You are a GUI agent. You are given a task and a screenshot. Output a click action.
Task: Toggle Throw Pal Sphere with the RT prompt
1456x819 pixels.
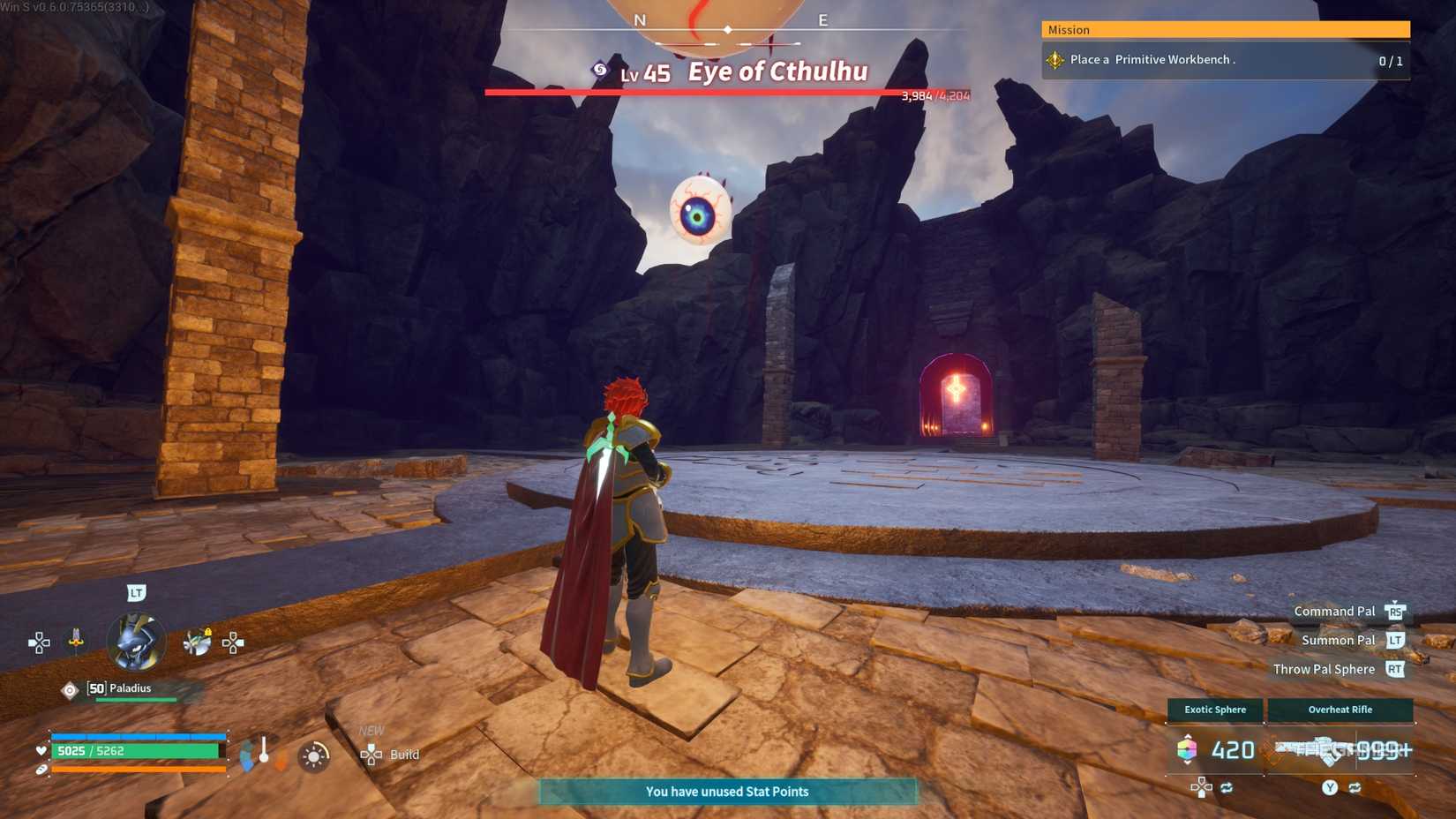(1397, 669)
